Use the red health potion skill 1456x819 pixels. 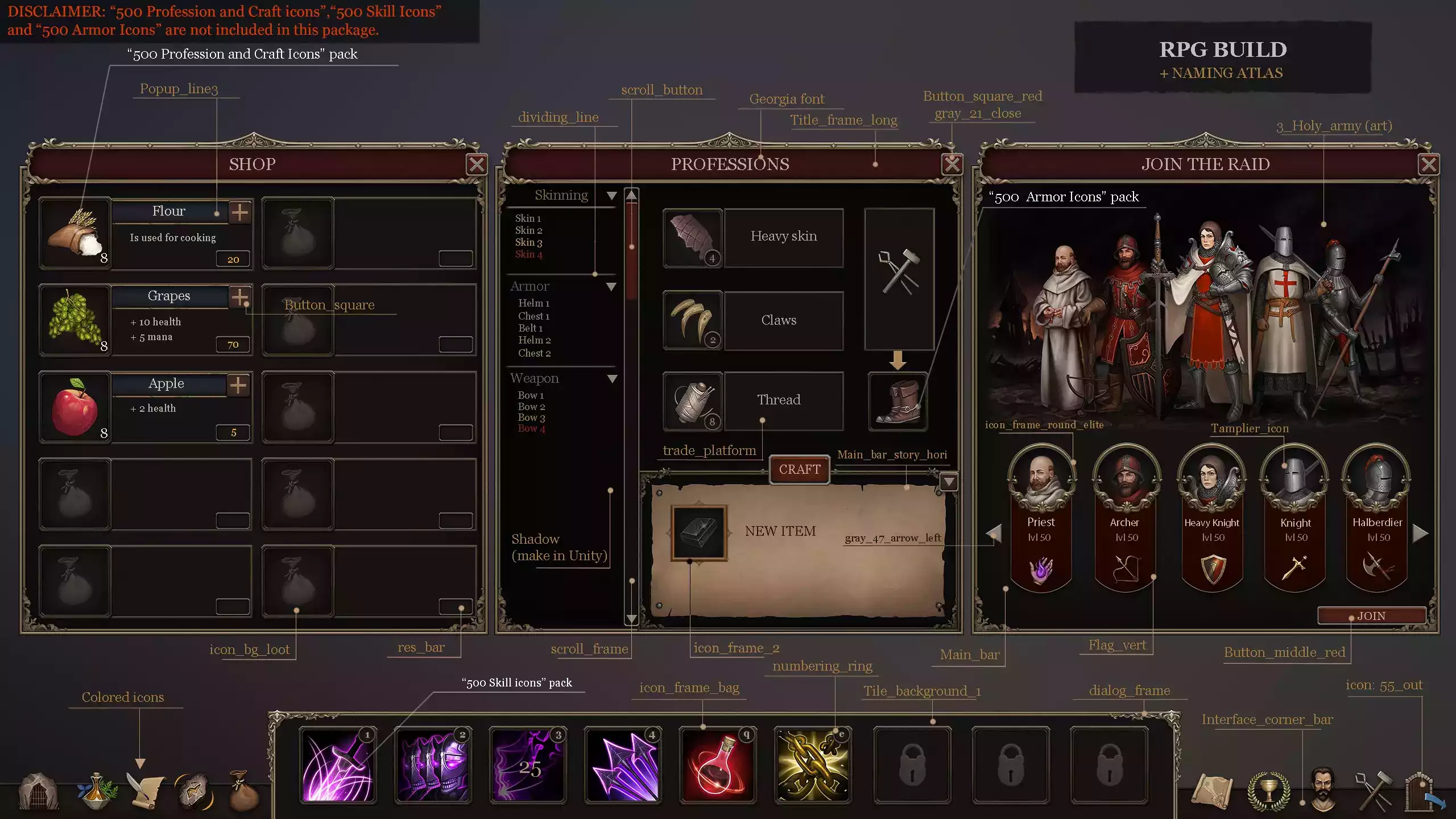tap(718, 766)
